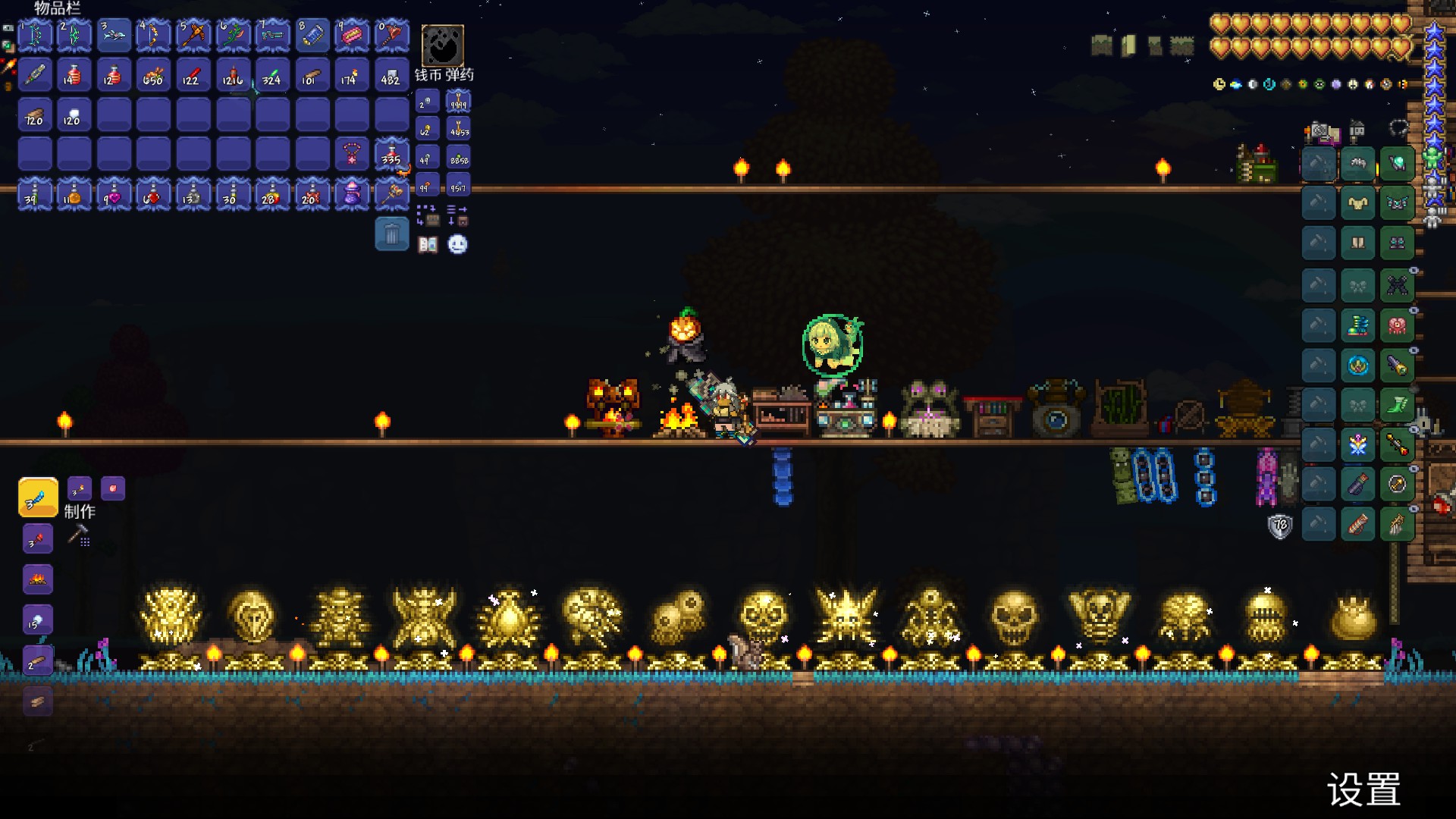Click the wood stack of 720
The image size is (1456, 819).
coord(35,115)
